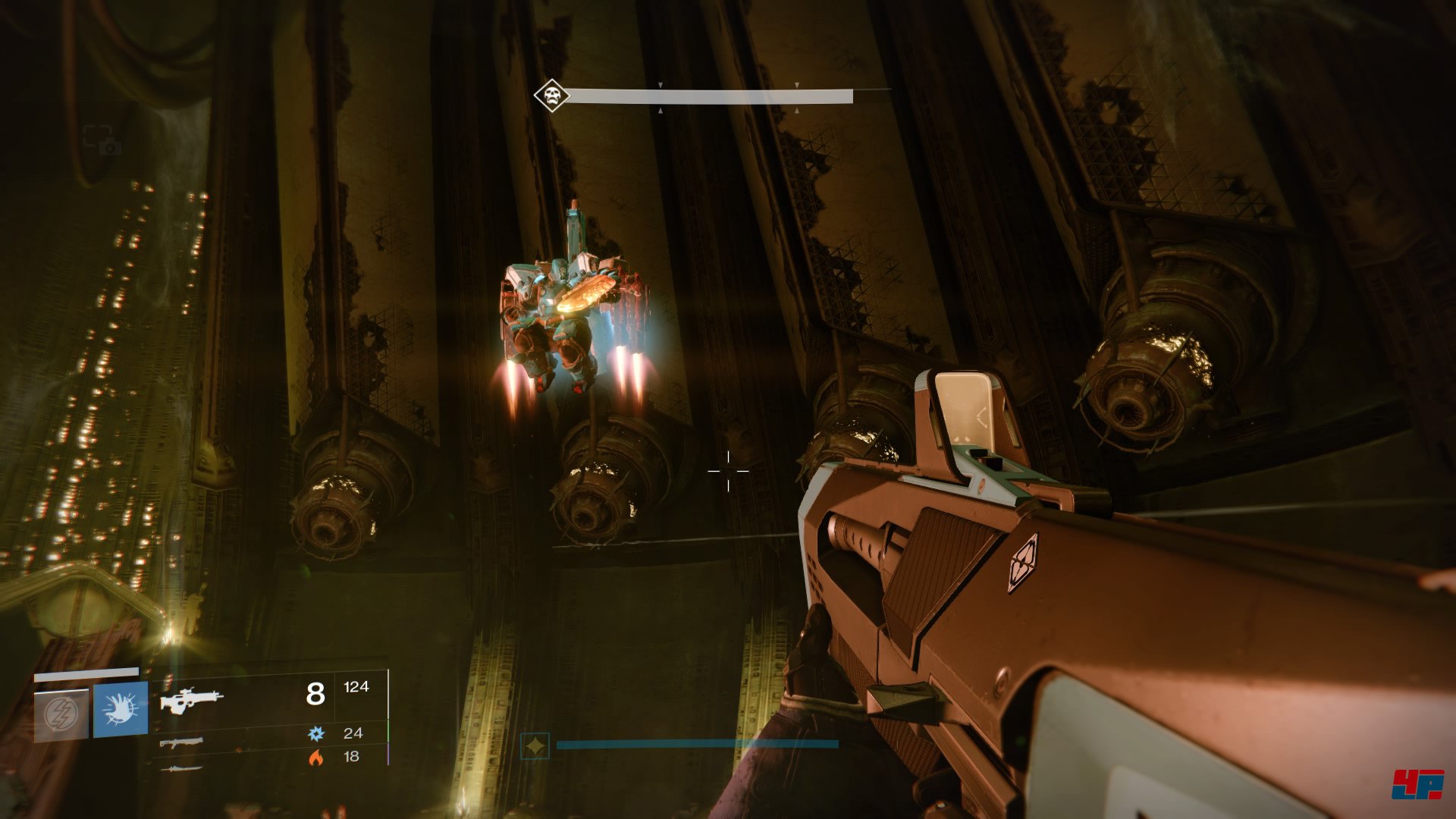Select the lightning bolt grenade icon
The height and width of the screenshot is (819, 1456).
click(61, 713)
